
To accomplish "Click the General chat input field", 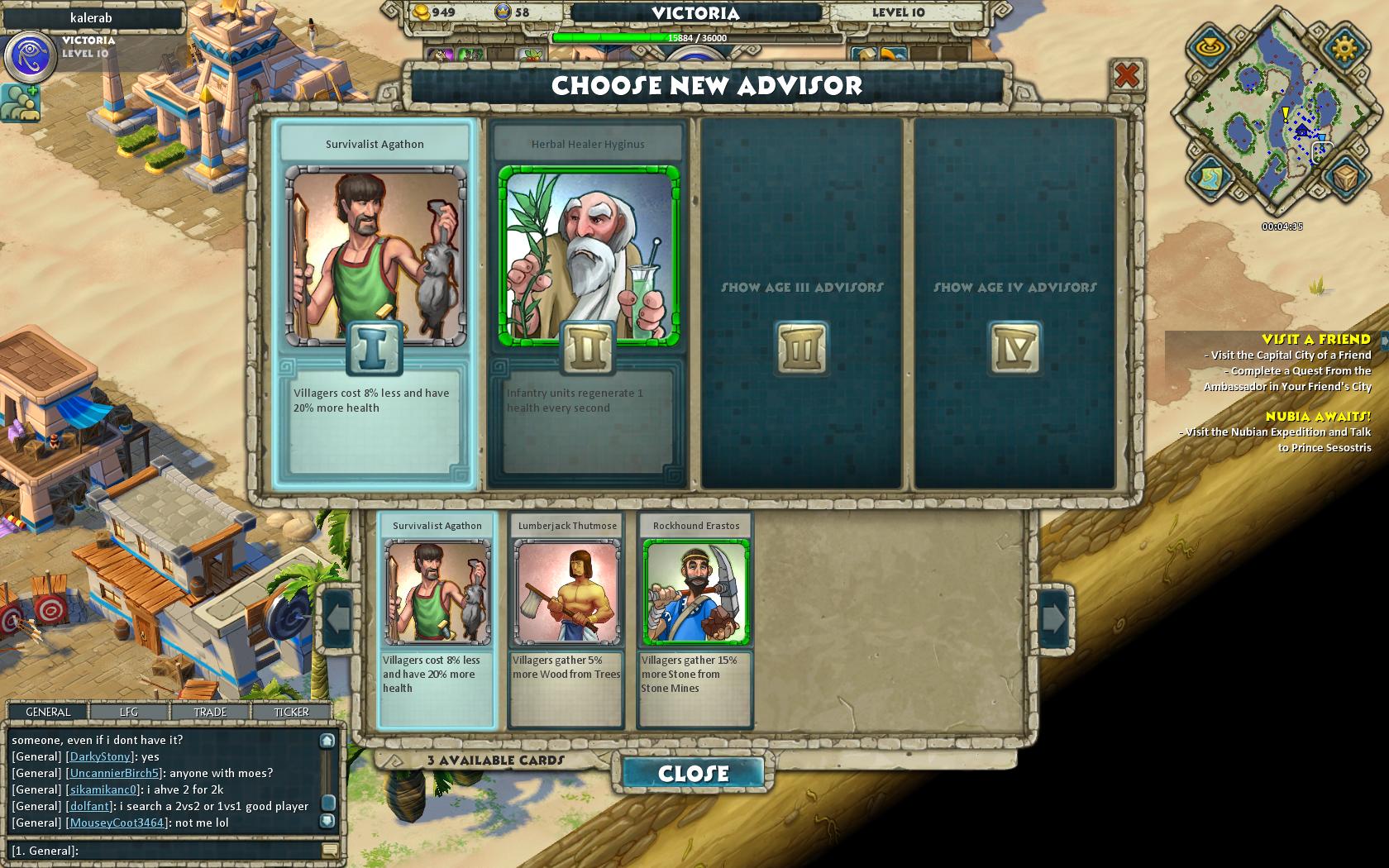I will tap(165, 851).
